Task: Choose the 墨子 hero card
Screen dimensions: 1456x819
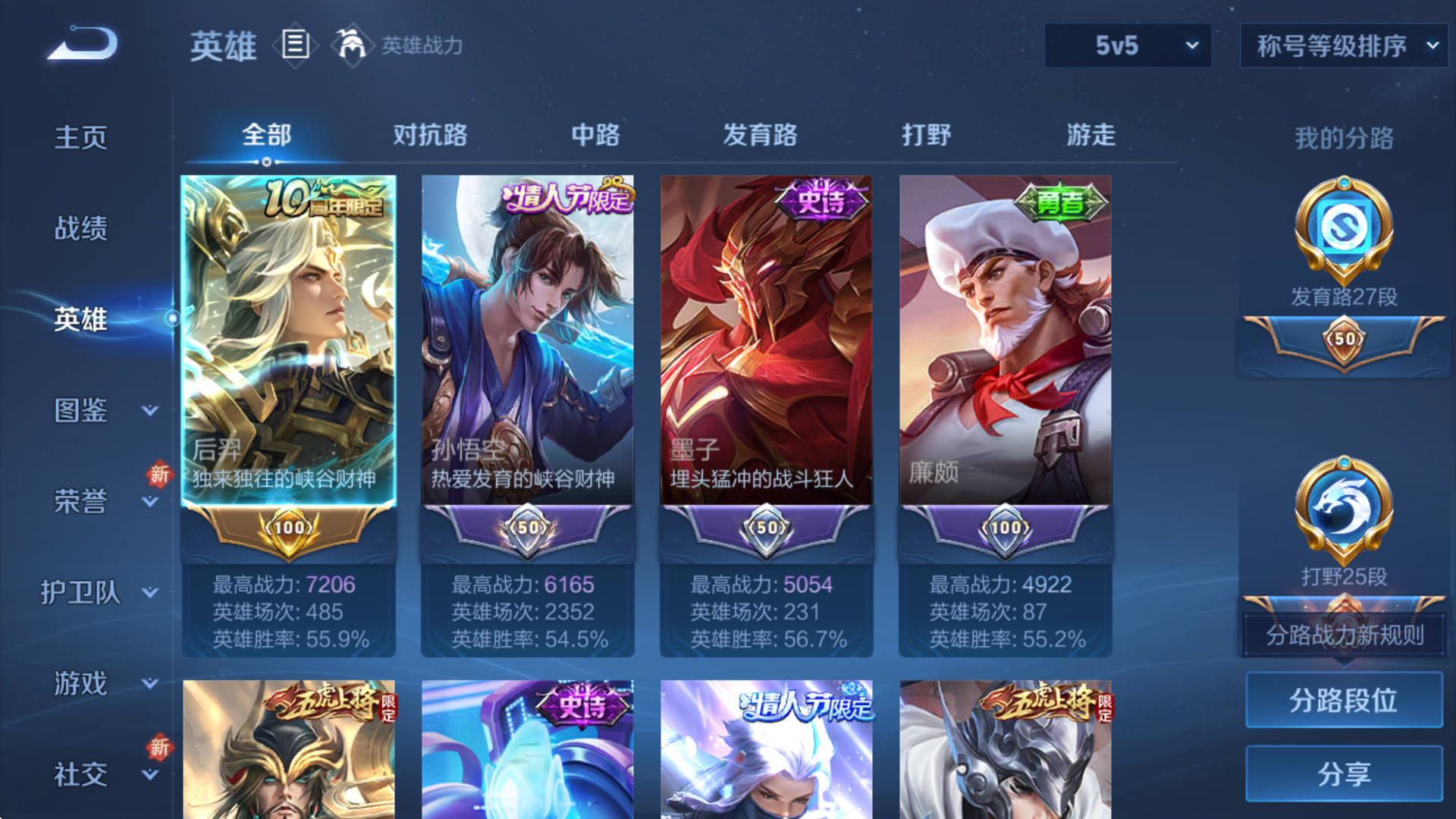Action: click(766, 341)
